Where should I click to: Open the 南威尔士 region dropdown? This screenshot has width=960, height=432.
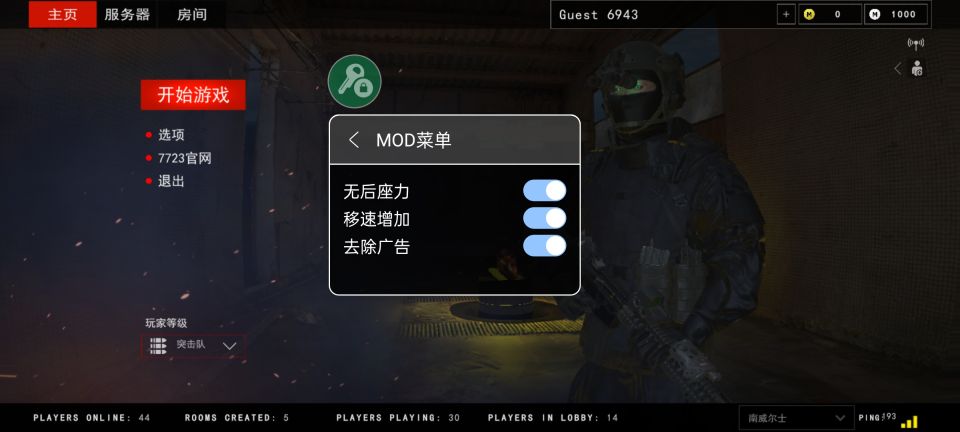pyautogui.click(x=796, y=417)
